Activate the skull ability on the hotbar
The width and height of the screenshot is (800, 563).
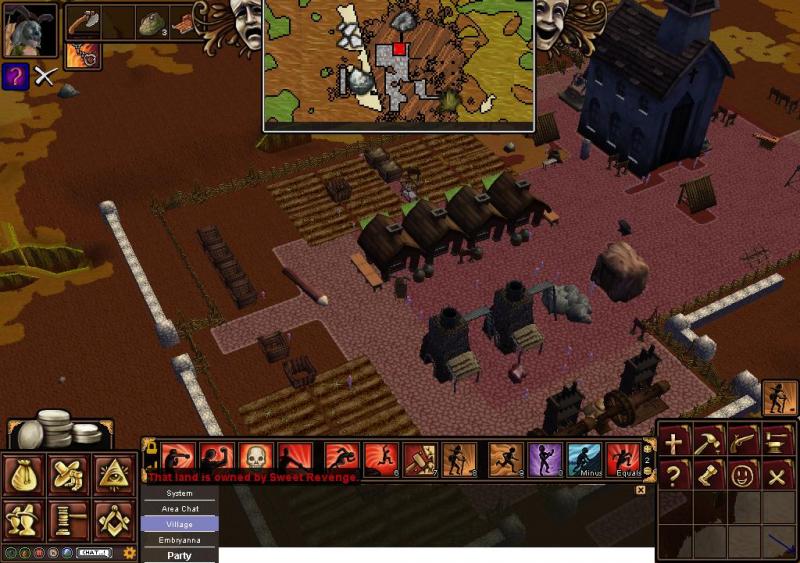[255, 458]
